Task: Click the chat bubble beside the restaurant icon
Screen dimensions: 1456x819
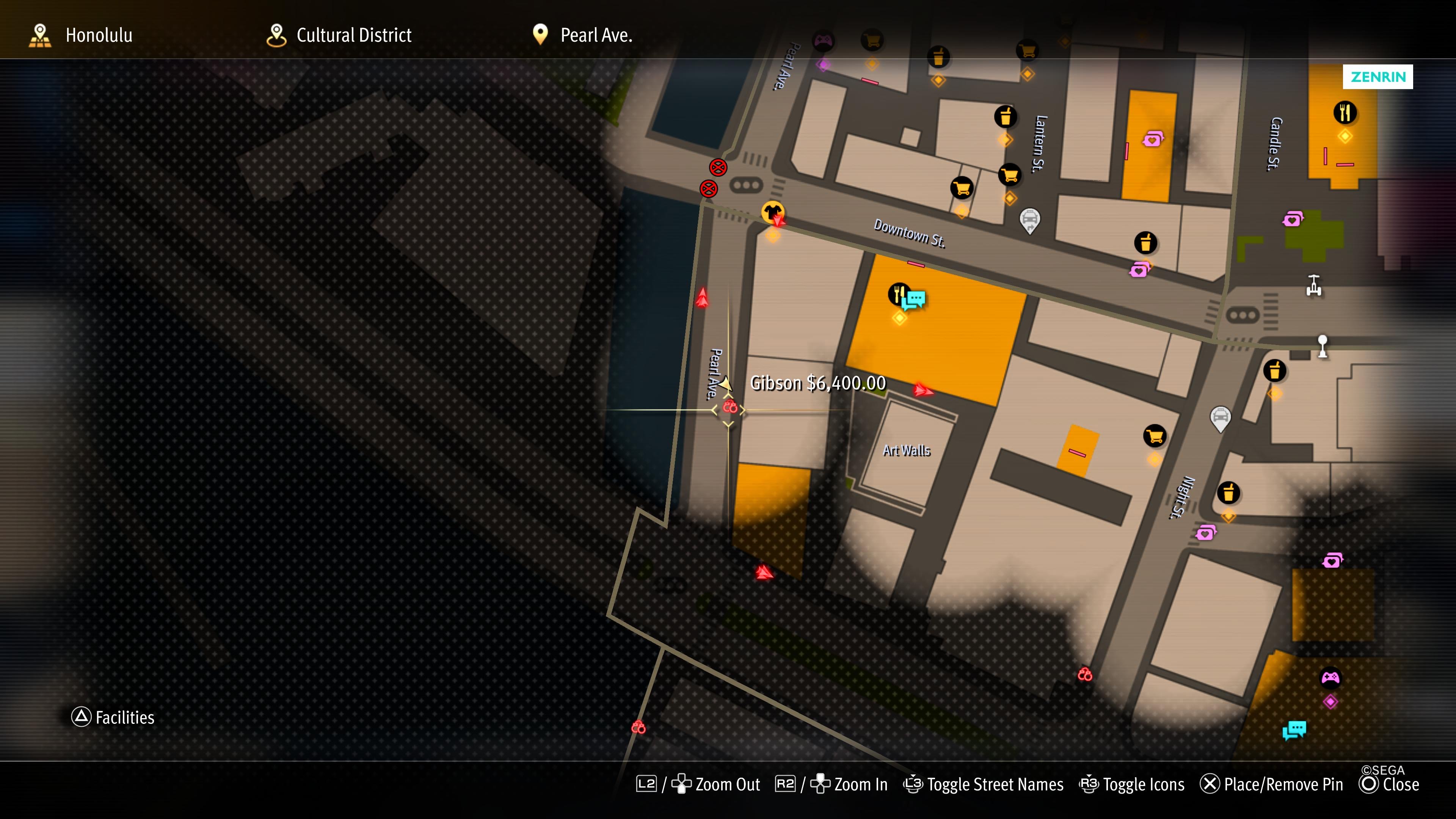Action: (x=915, y=300)
